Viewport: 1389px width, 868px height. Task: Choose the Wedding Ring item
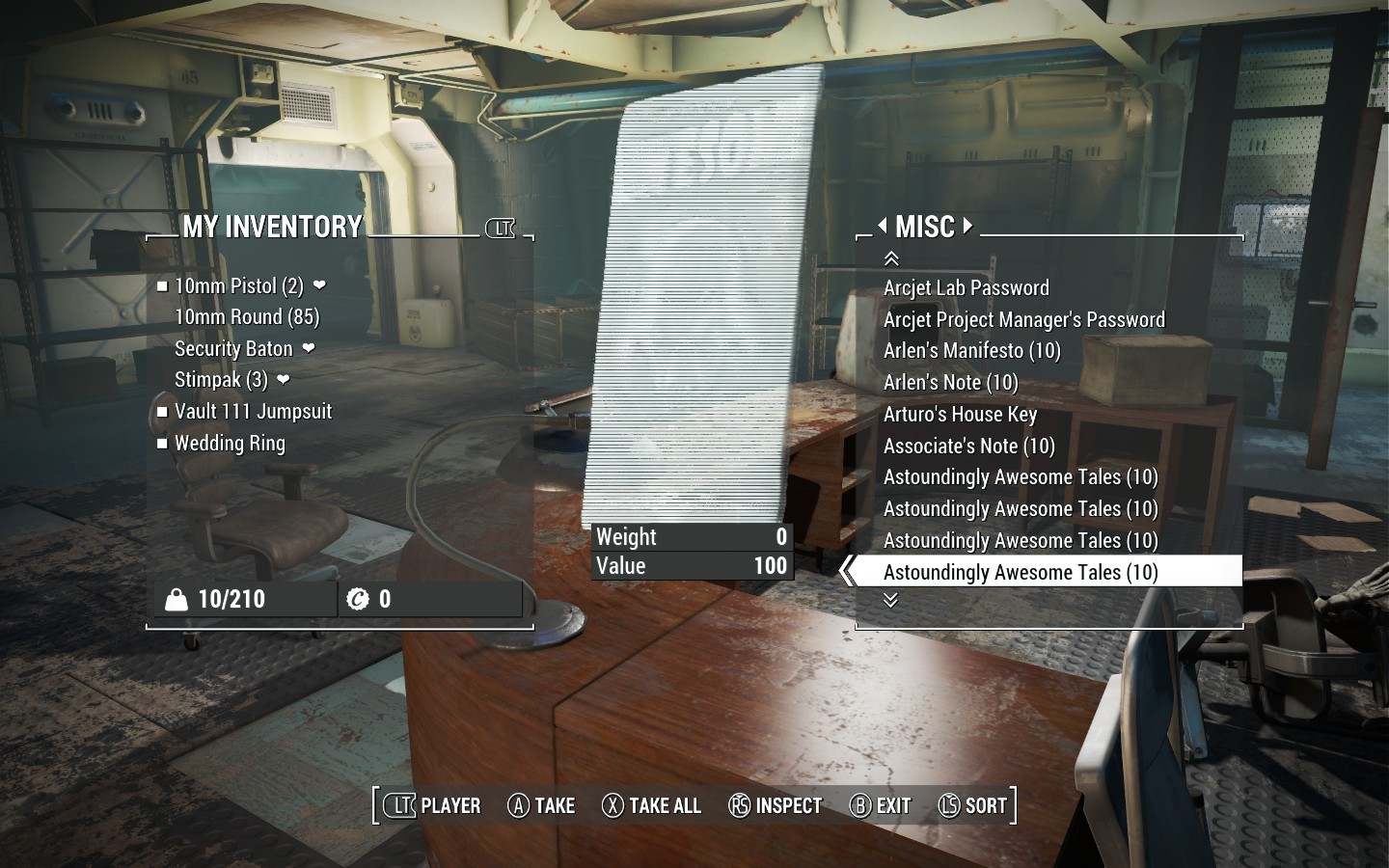coord(230,444)
